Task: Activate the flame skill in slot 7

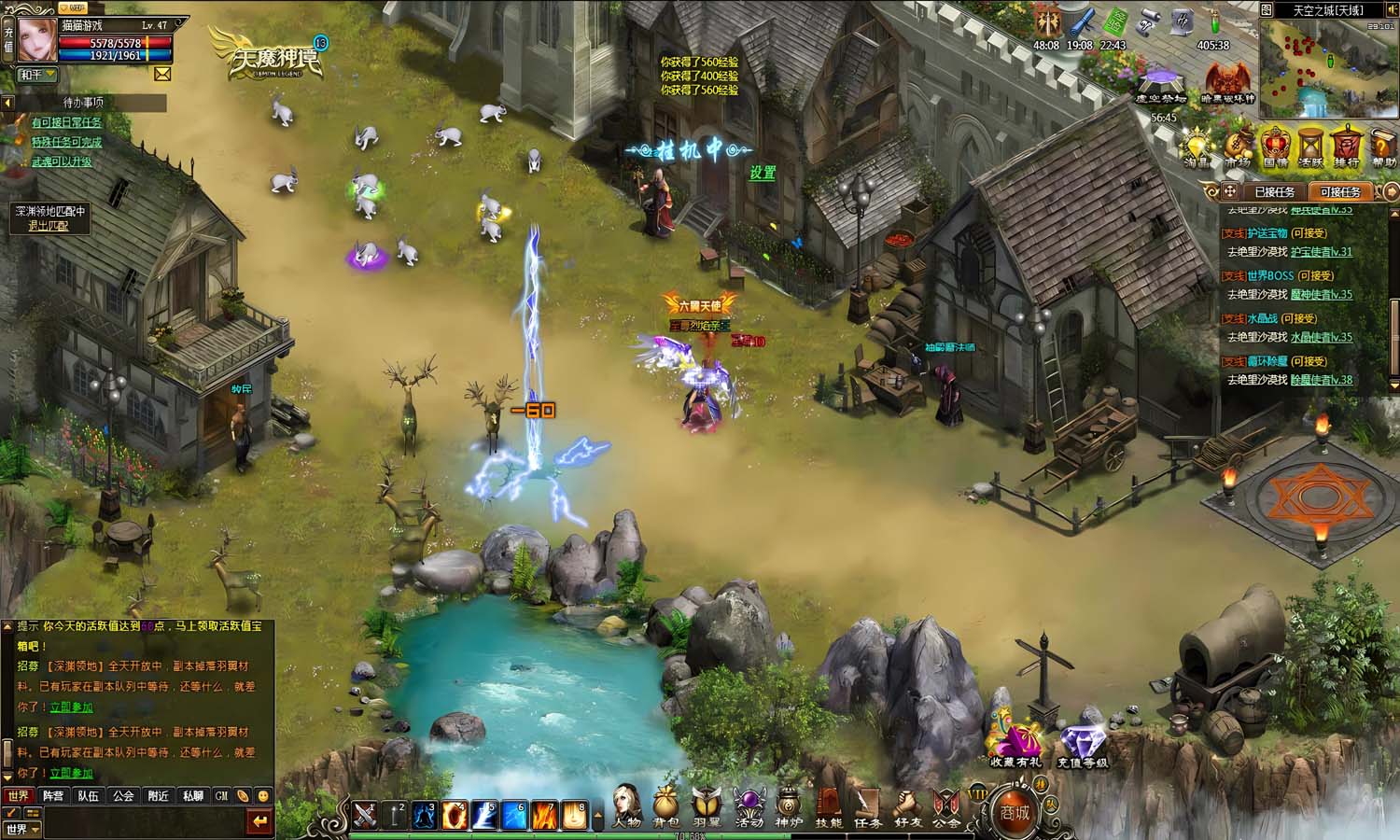Action: 545,814
